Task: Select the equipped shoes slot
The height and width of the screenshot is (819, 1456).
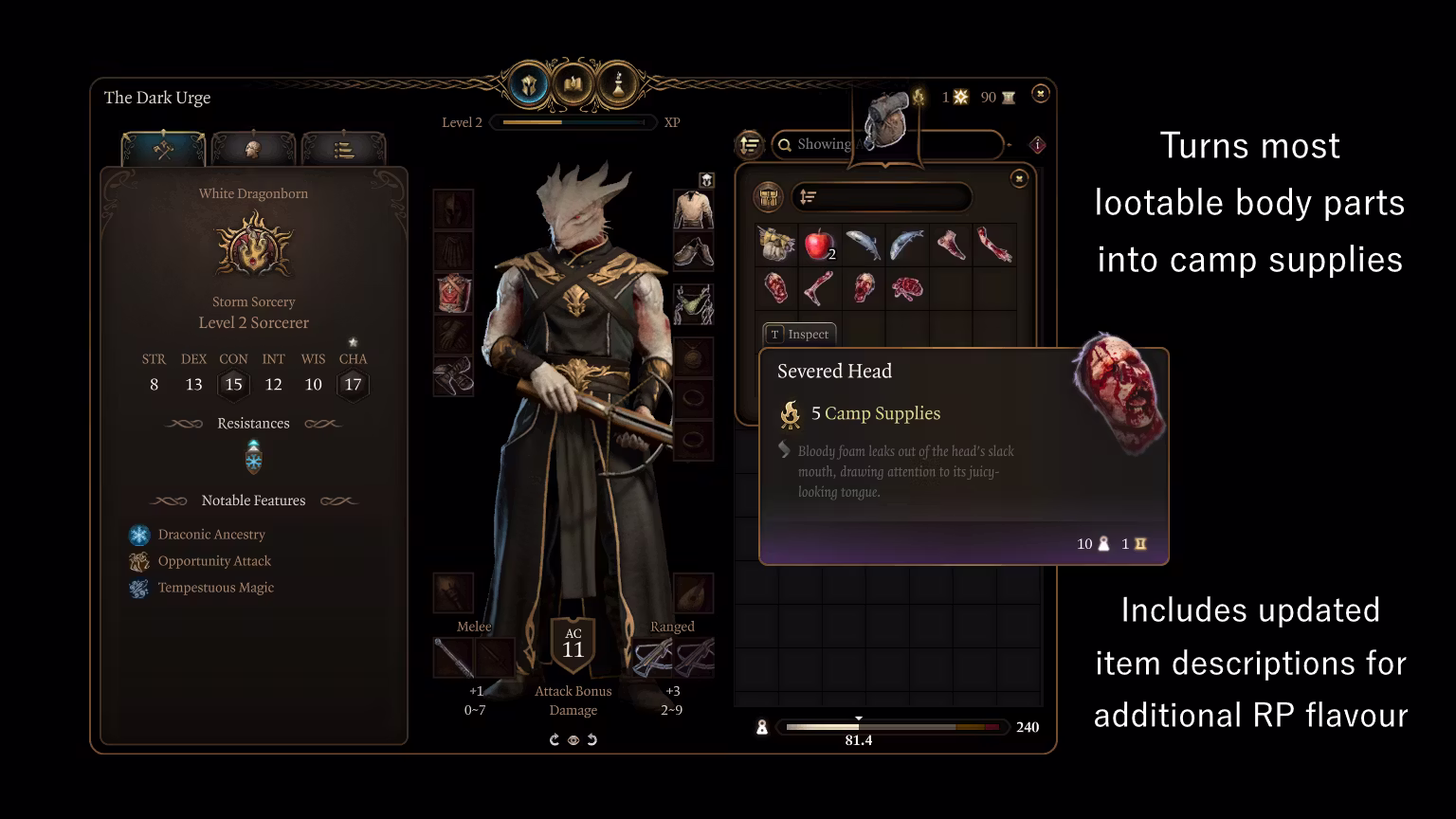Action: coord(693,251)
